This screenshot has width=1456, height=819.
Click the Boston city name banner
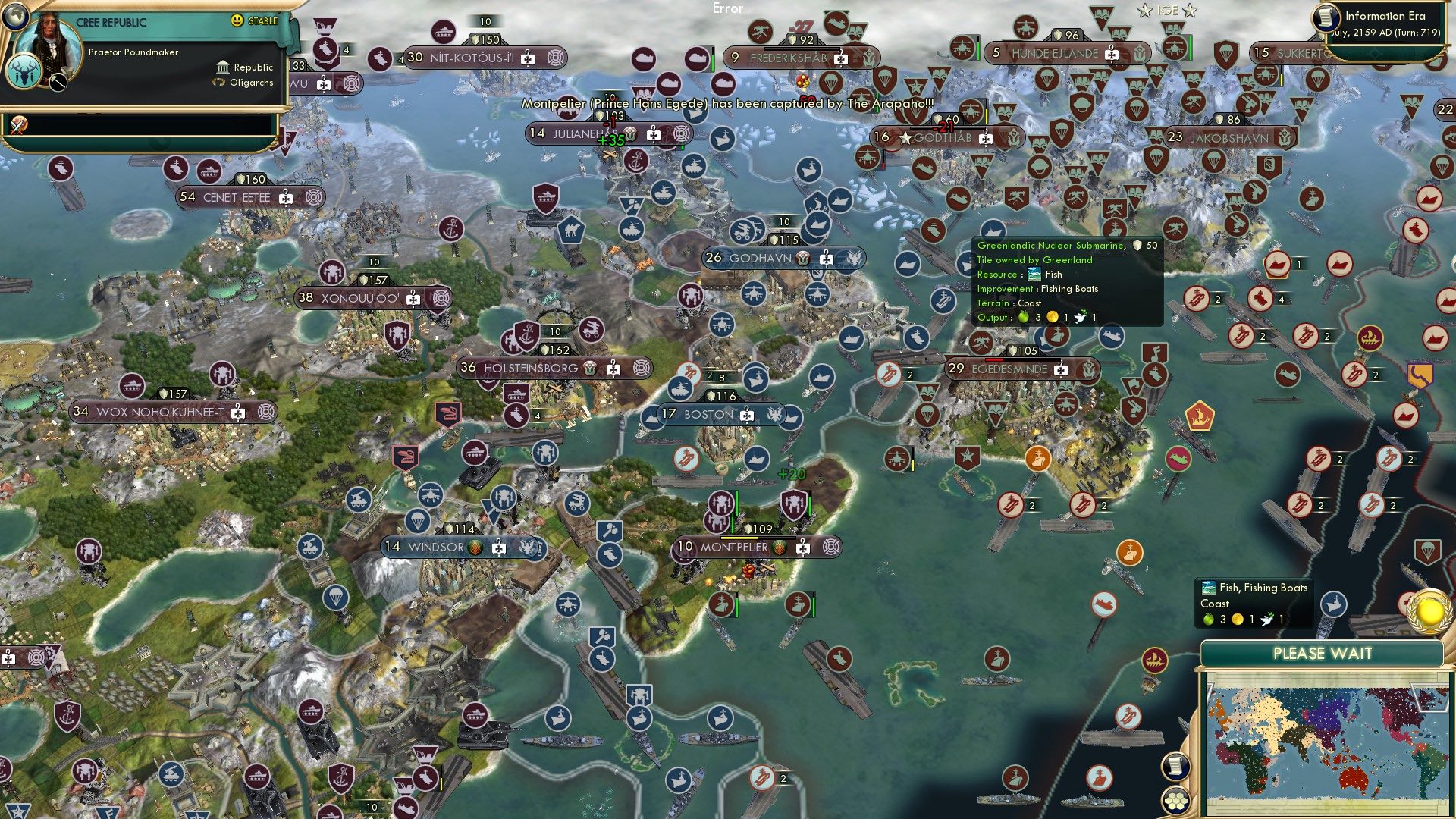(x=708, y=415)
